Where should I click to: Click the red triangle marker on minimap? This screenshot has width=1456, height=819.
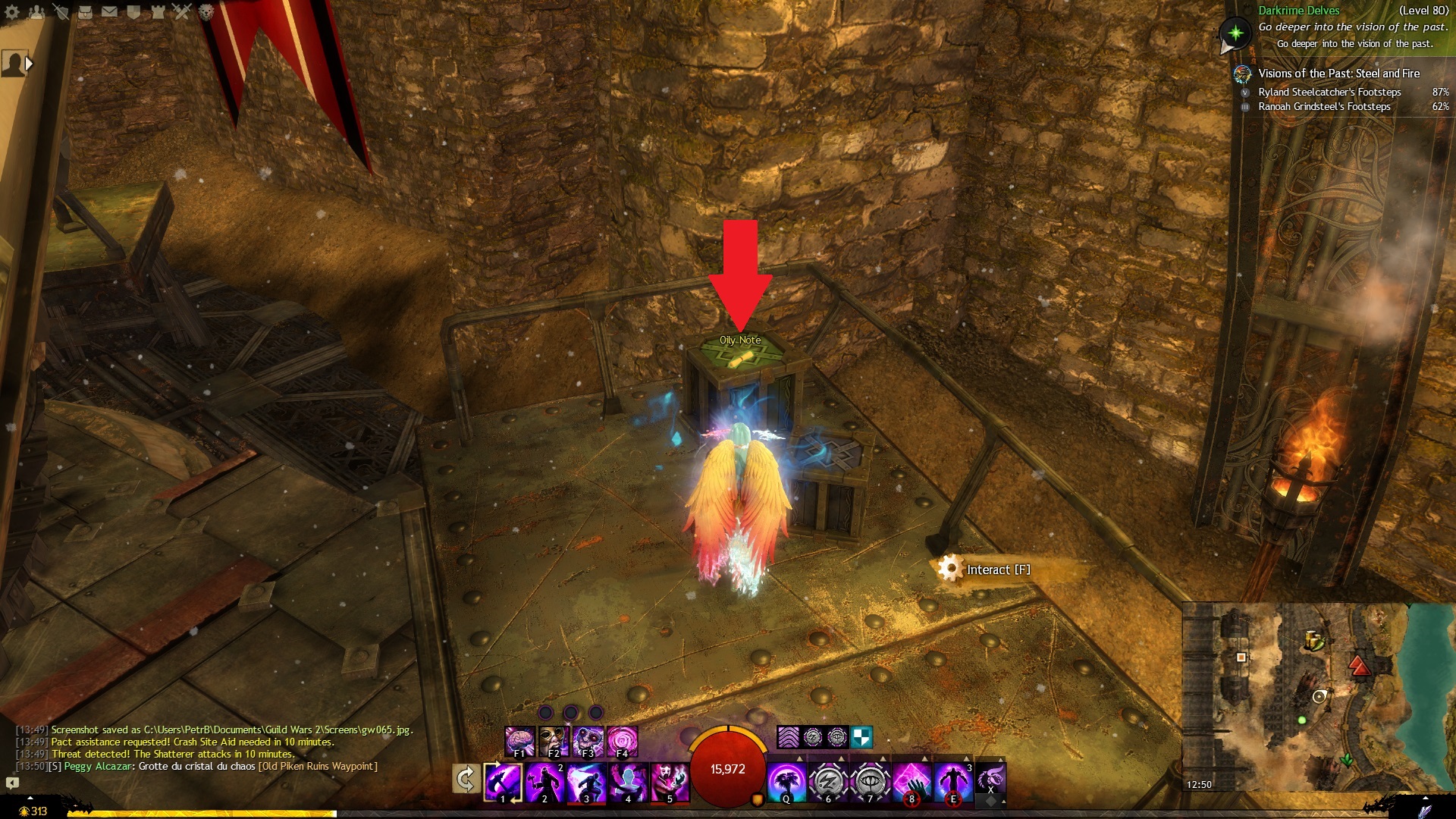point(1359,667)
